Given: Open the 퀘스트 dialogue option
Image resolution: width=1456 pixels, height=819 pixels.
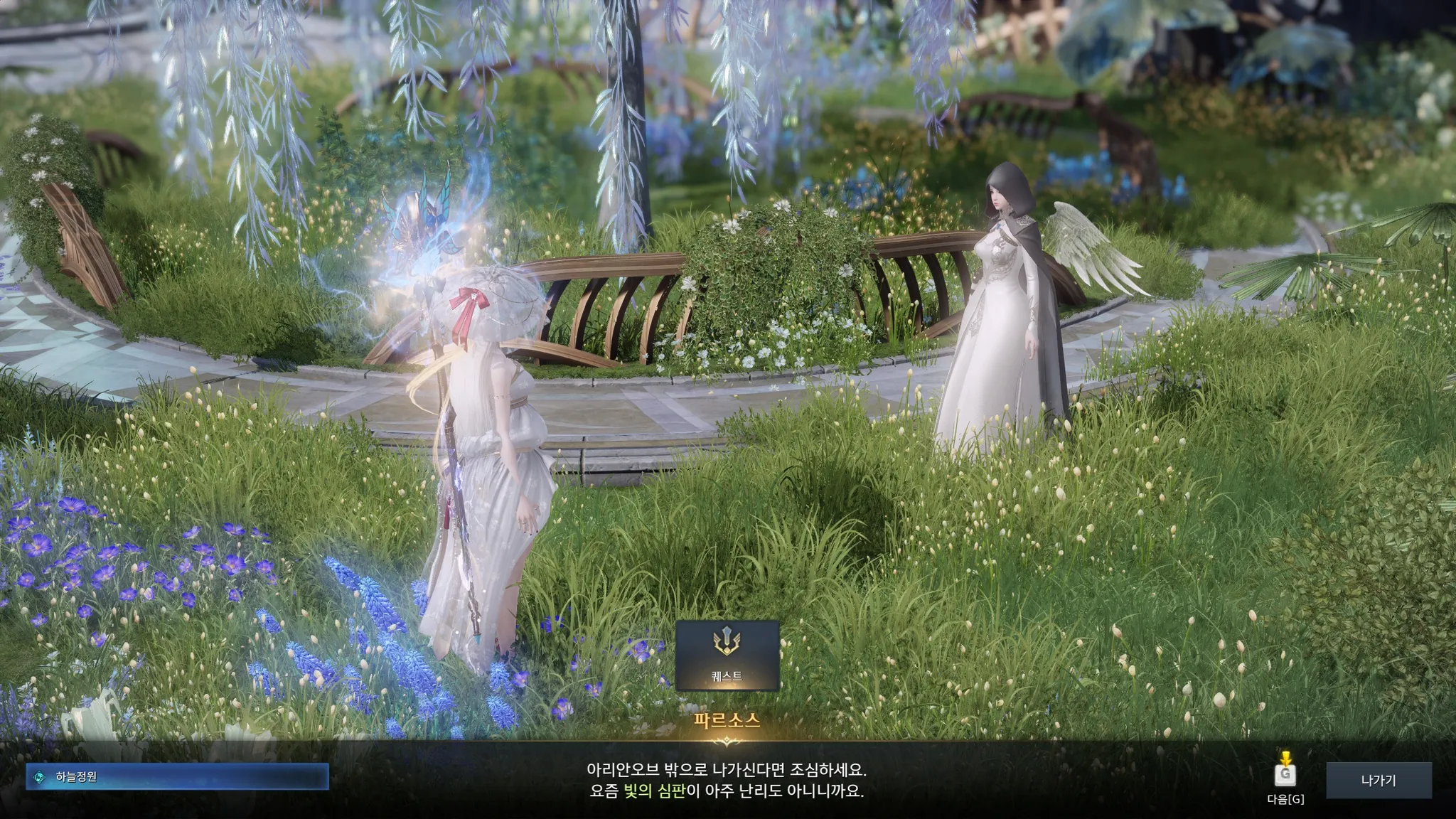Looking at the screenshot, I should coord(727,655).
